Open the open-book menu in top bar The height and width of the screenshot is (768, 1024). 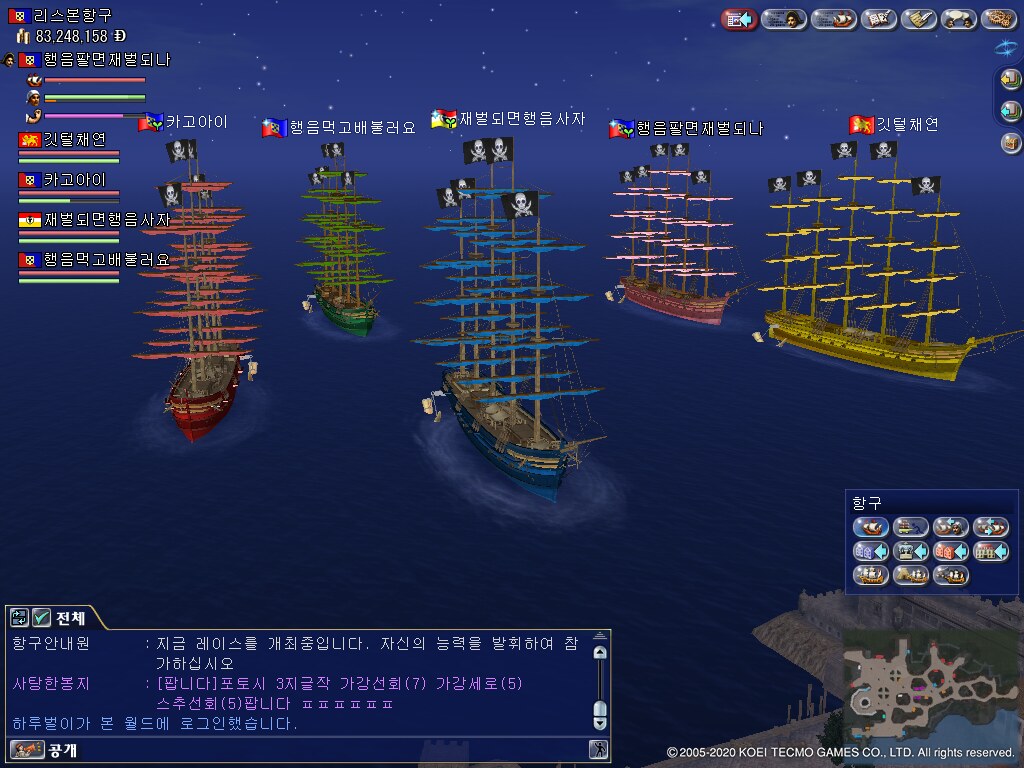(879, 19)
